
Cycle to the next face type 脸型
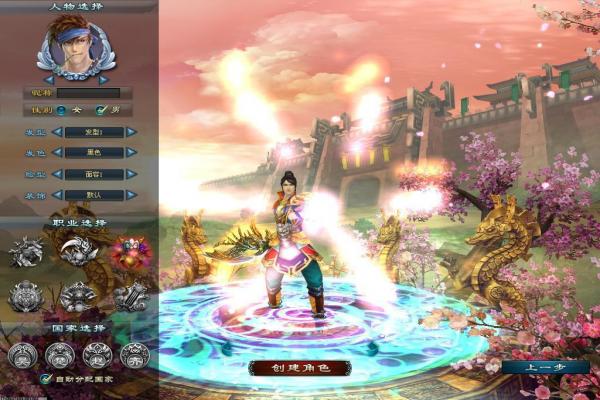[x=130, y=173]
